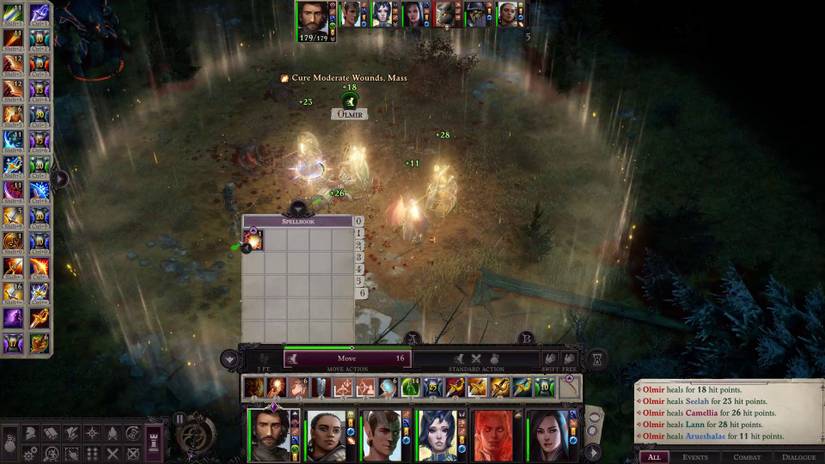This screenshot has height=464, width=825.
Task: Select the blue-haired woman's portrait
Action: pyautogui.click(x=437, y=435)
